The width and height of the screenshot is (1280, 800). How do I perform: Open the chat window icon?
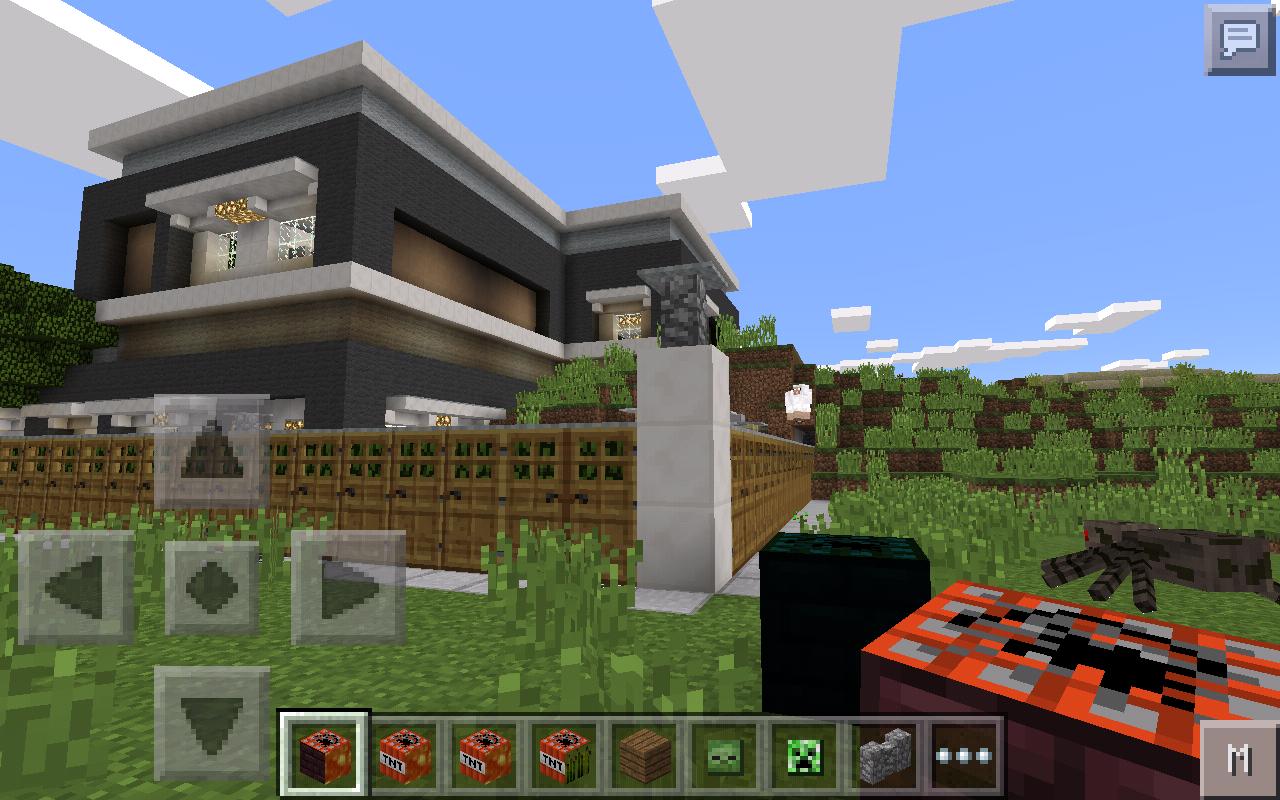coord(1238,38)
